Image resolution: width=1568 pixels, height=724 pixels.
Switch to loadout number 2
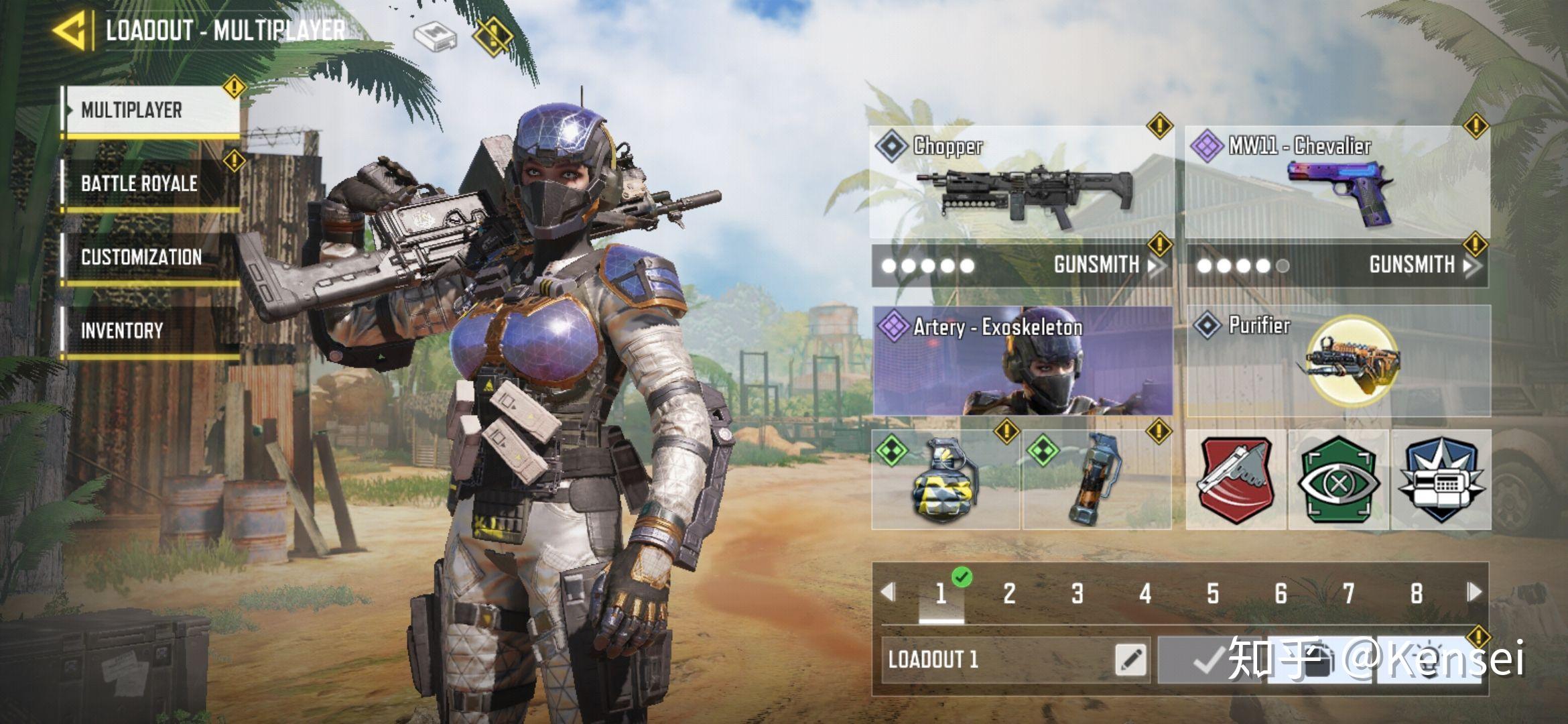coord(1009,593)
